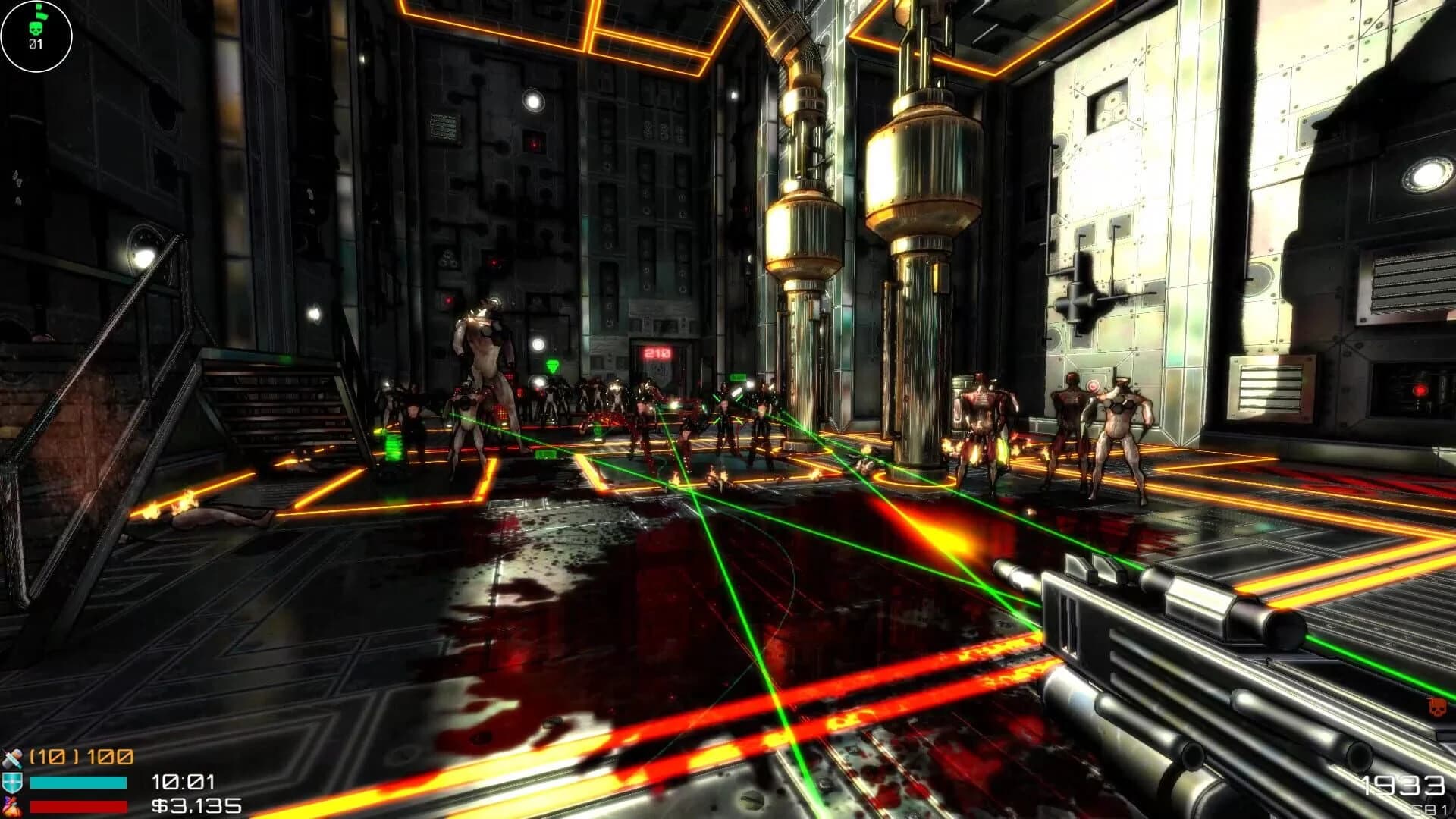Click the $3.135 money counter
Screen dimensions: 1456x819
point(196,806)
